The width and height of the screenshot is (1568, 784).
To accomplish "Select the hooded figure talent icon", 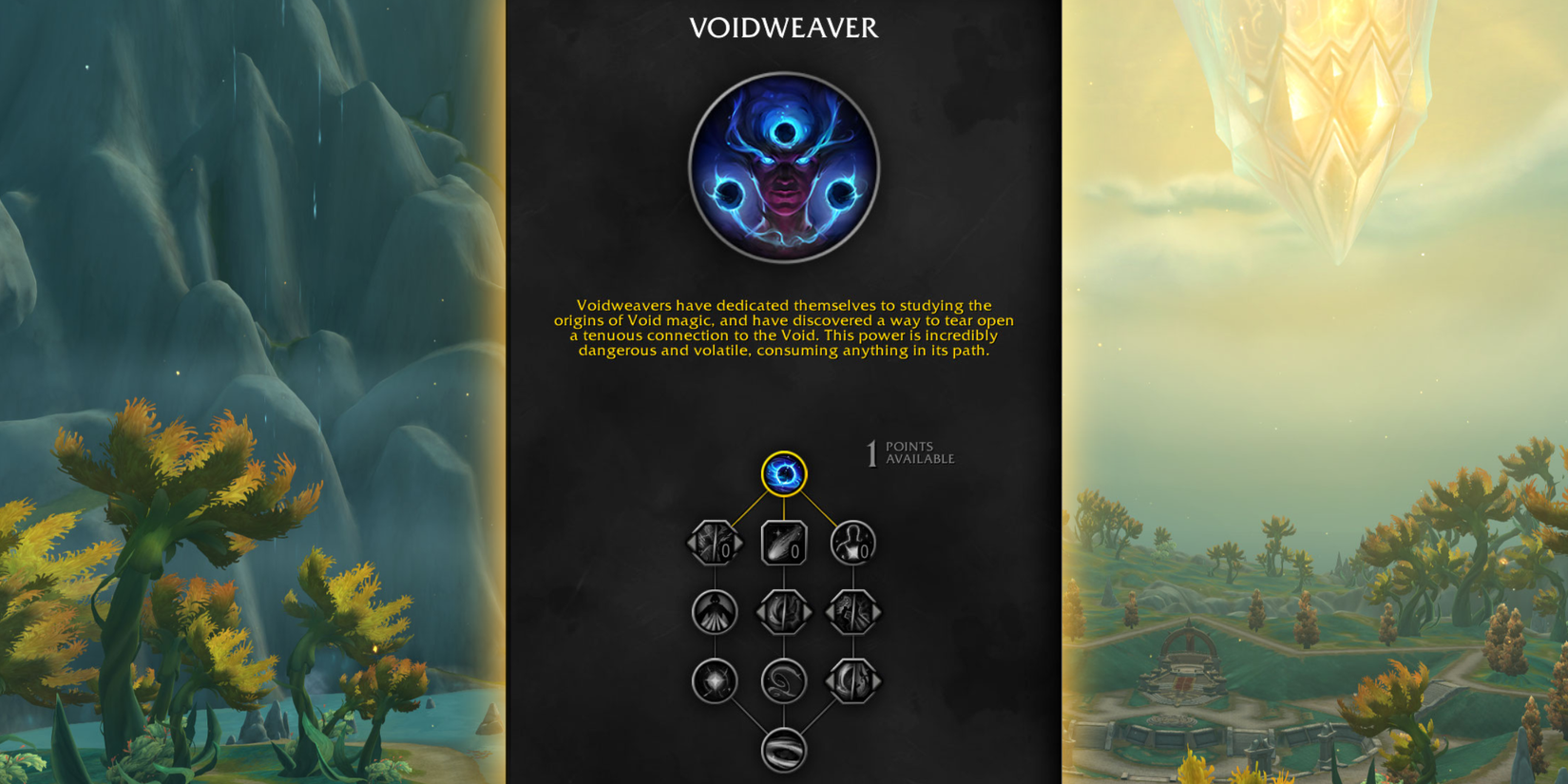I will tap(715, 611).
